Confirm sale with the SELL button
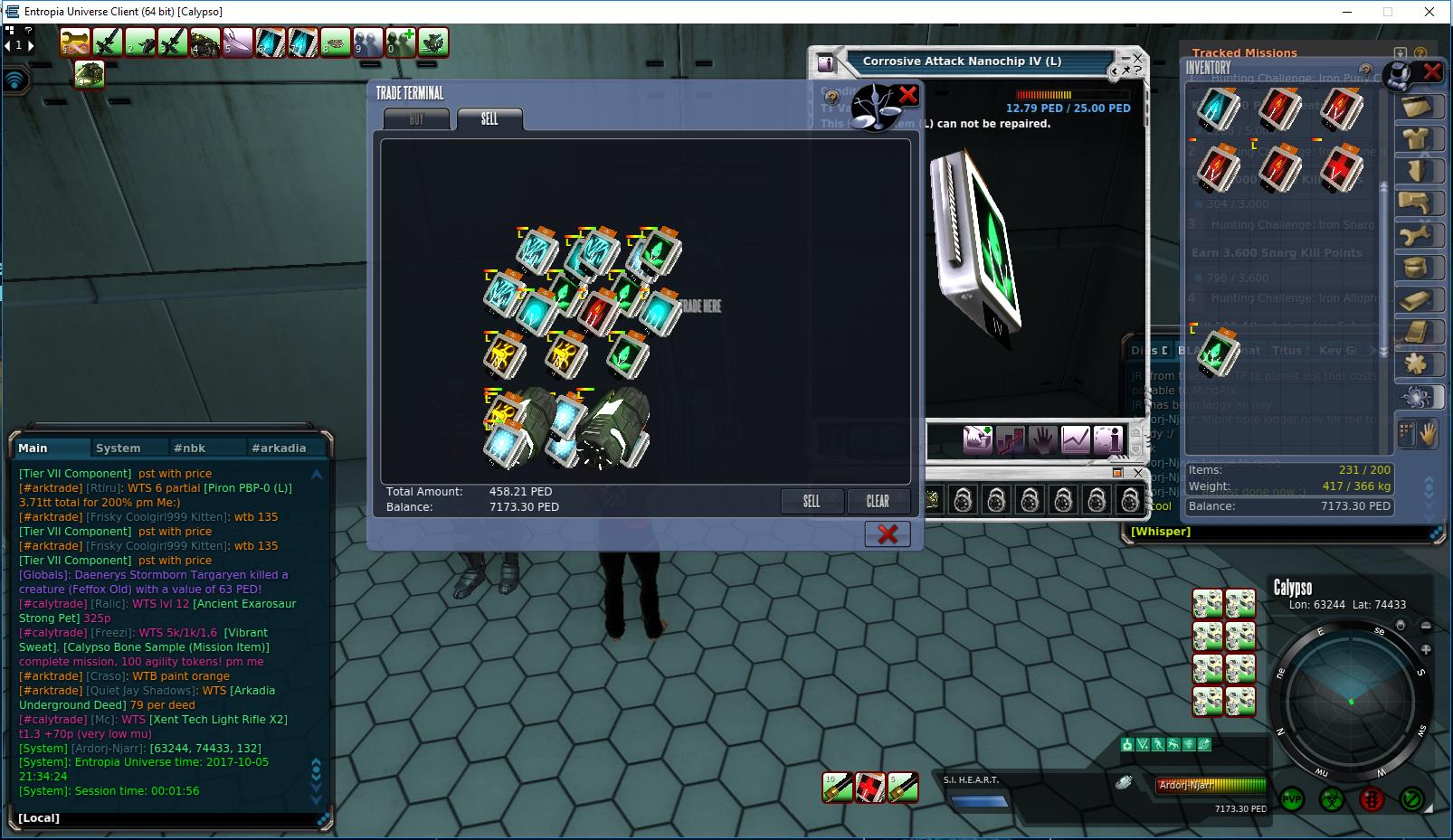Screen dimensions: 1453x840 point(812,501)
